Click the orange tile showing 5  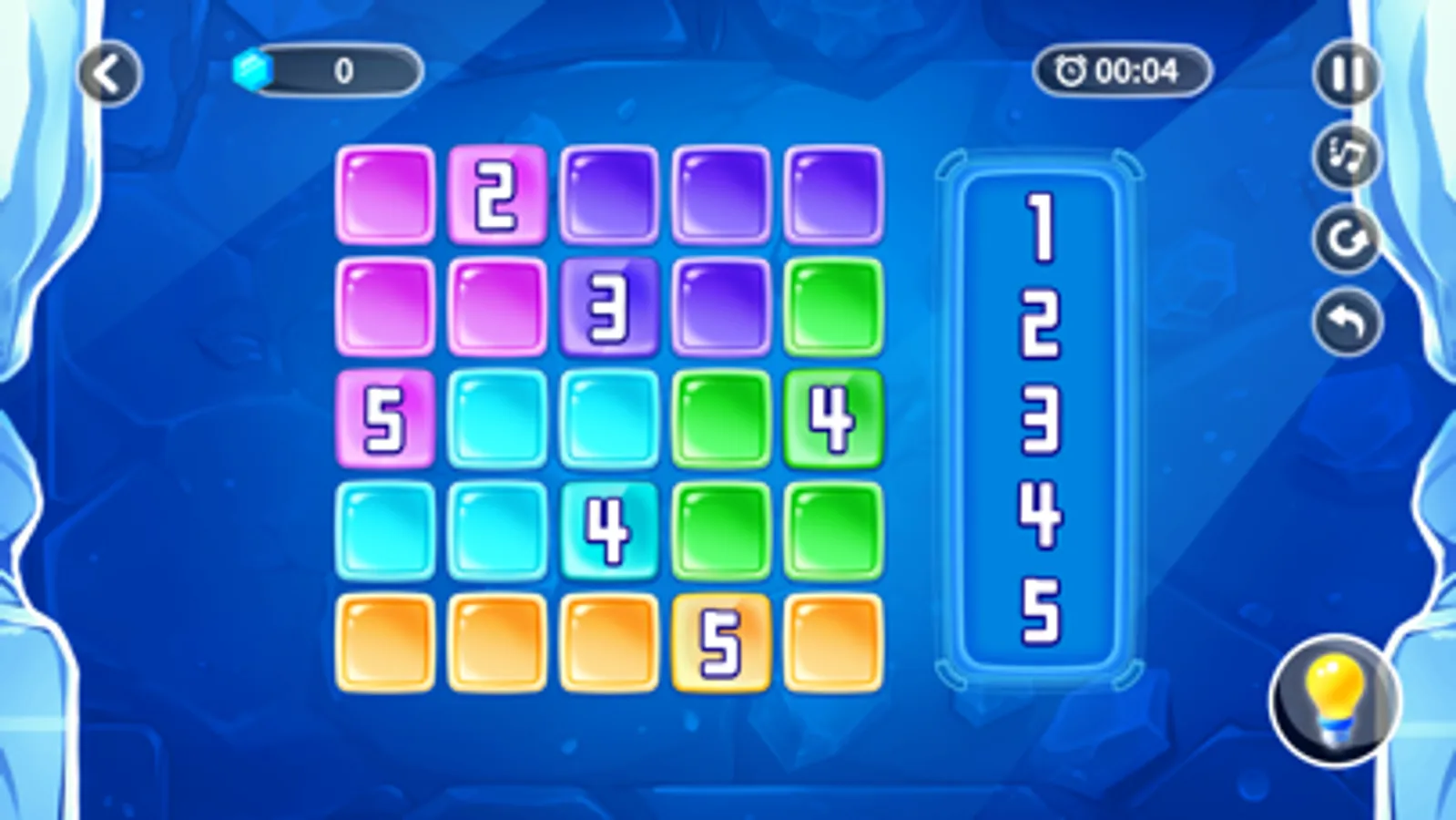point(719,641)
